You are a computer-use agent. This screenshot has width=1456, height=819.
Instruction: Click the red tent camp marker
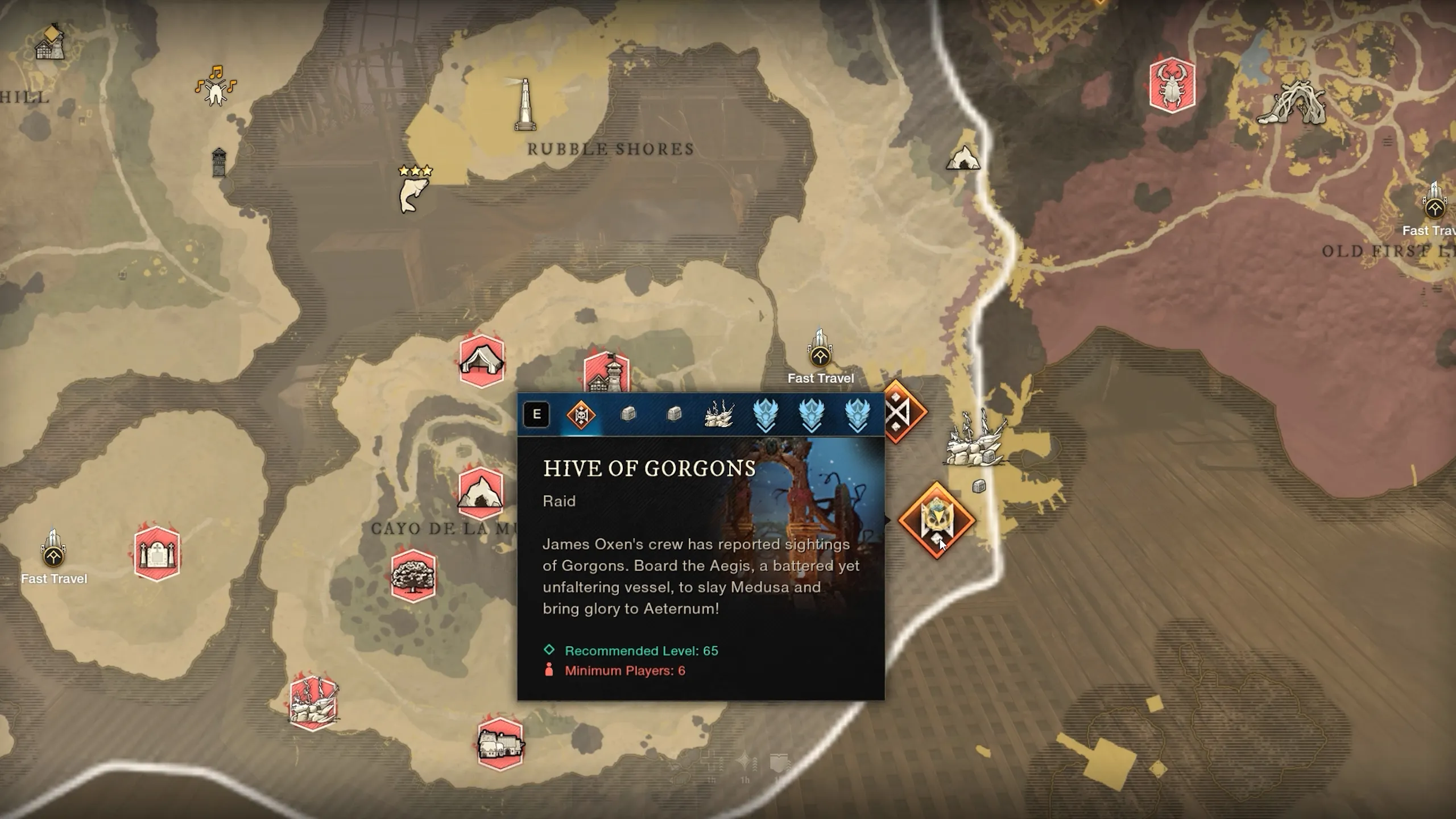[481, 361]
